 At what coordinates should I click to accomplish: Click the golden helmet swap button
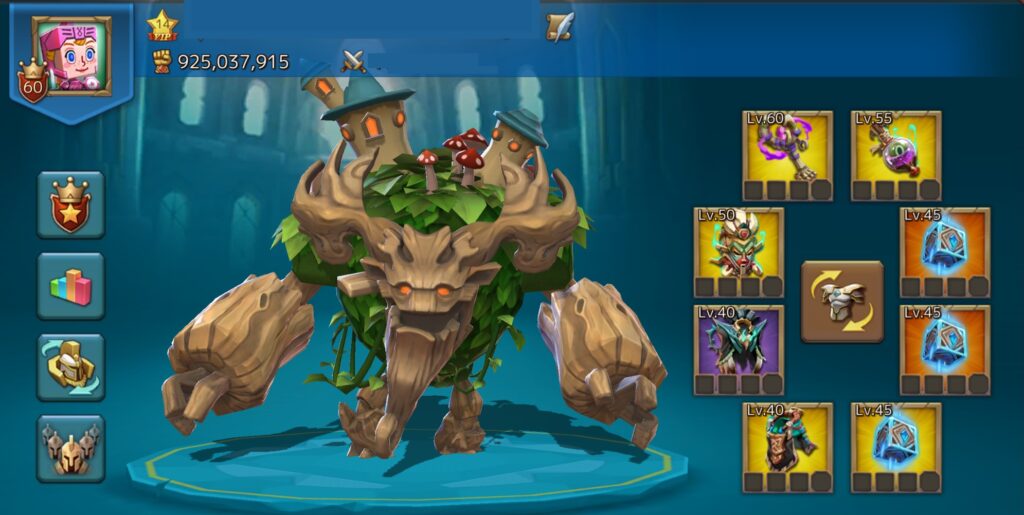71,367
